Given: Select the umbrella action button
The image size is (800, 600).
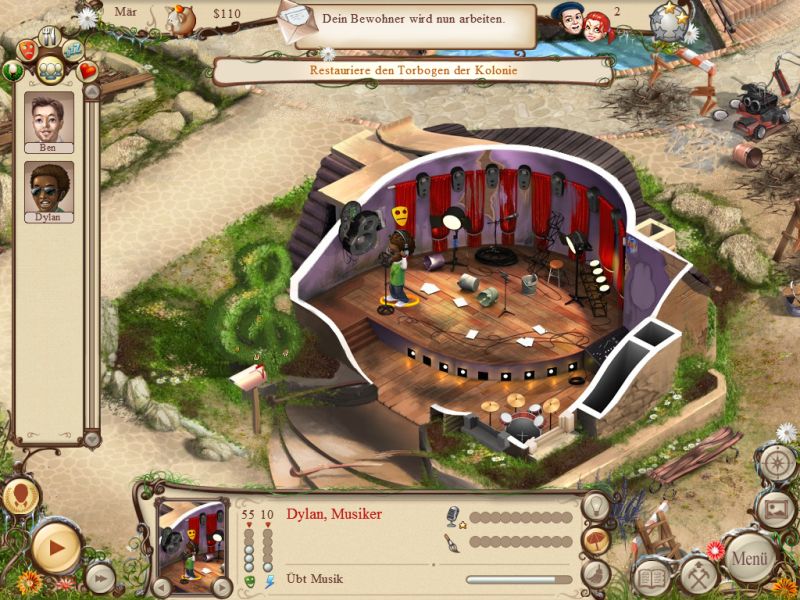Looking at the screenshot, I should (597, 540).
